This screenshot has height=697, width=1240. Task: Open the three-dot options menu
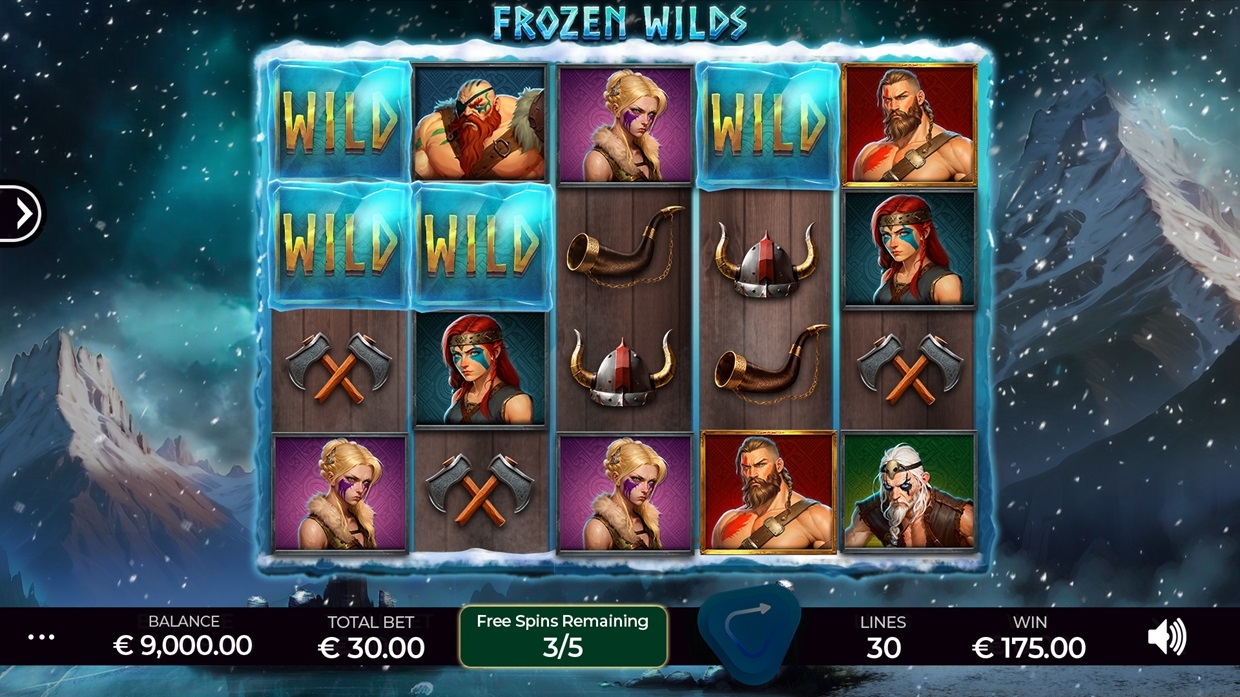pos(41,637)
